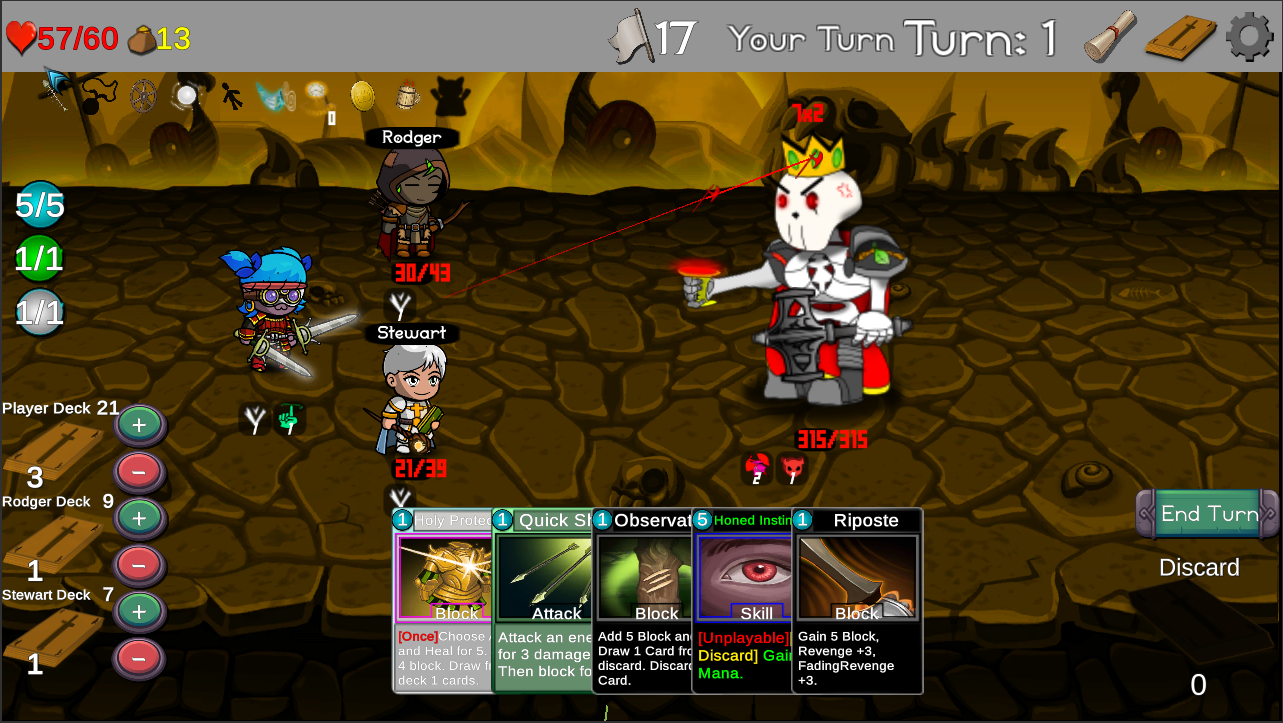Increase Player Deck with the green plus
The image size is (1283, 723).
(139, 424)
